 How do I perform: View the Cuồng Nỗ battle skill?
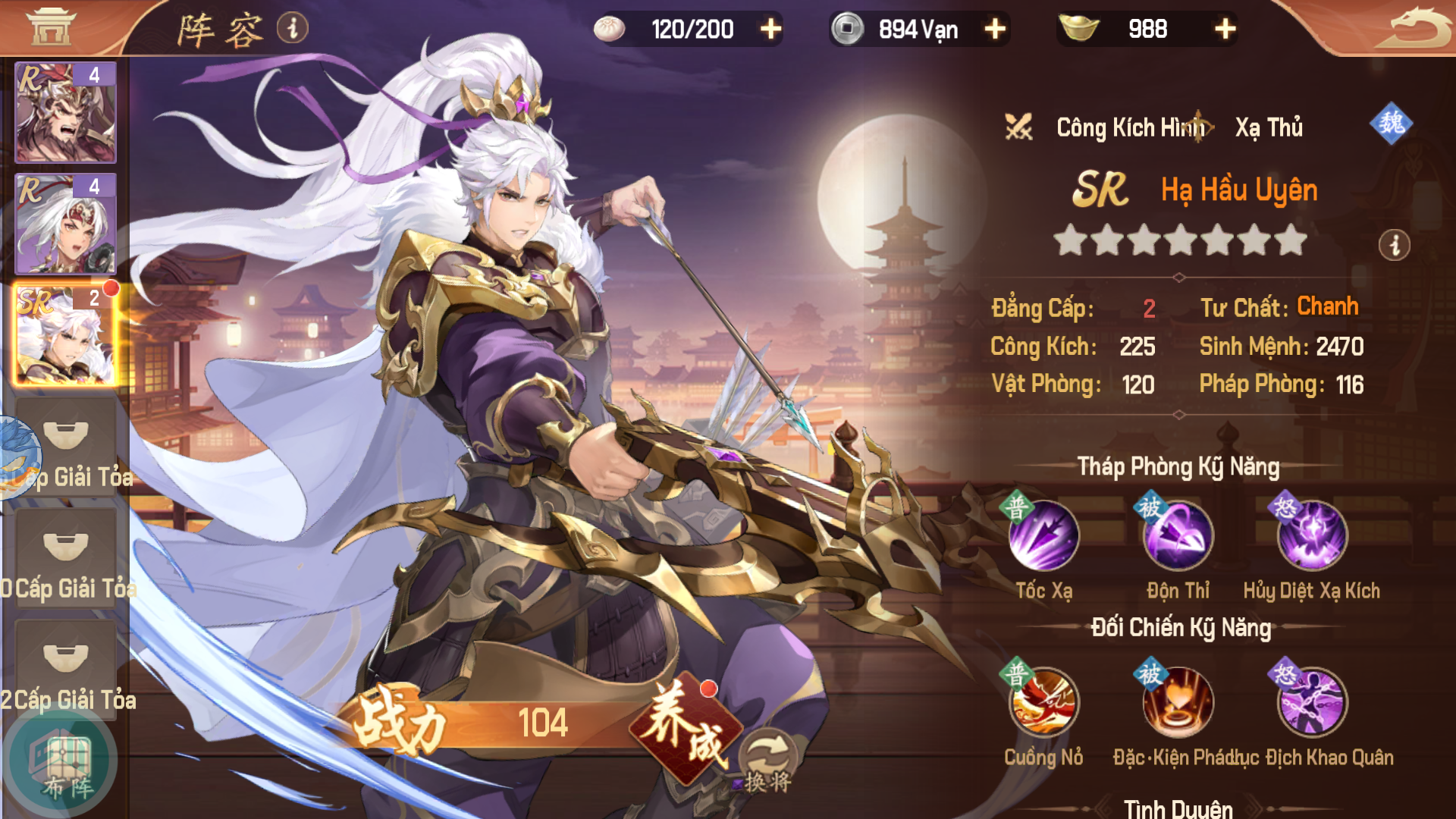(x=1043, y=703)
